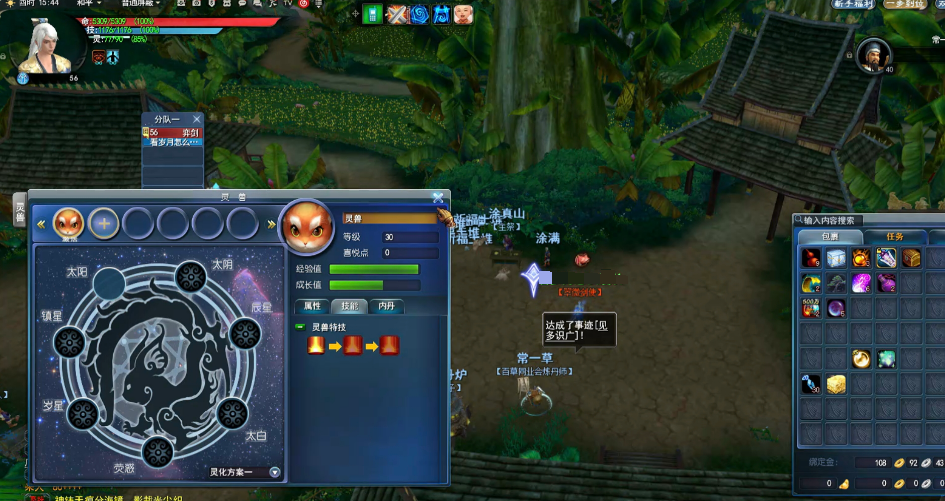The width and height of the screenshot is (945, 501).
Task: Select the ice cube item slot
Action: (835, 258)
